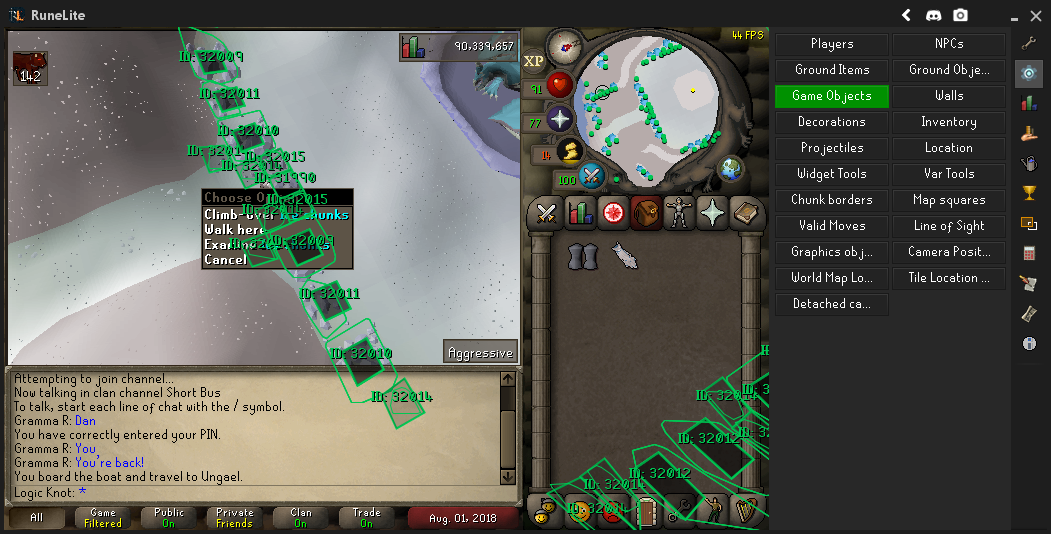Open the inventory backpack tab

pos(645,212)
